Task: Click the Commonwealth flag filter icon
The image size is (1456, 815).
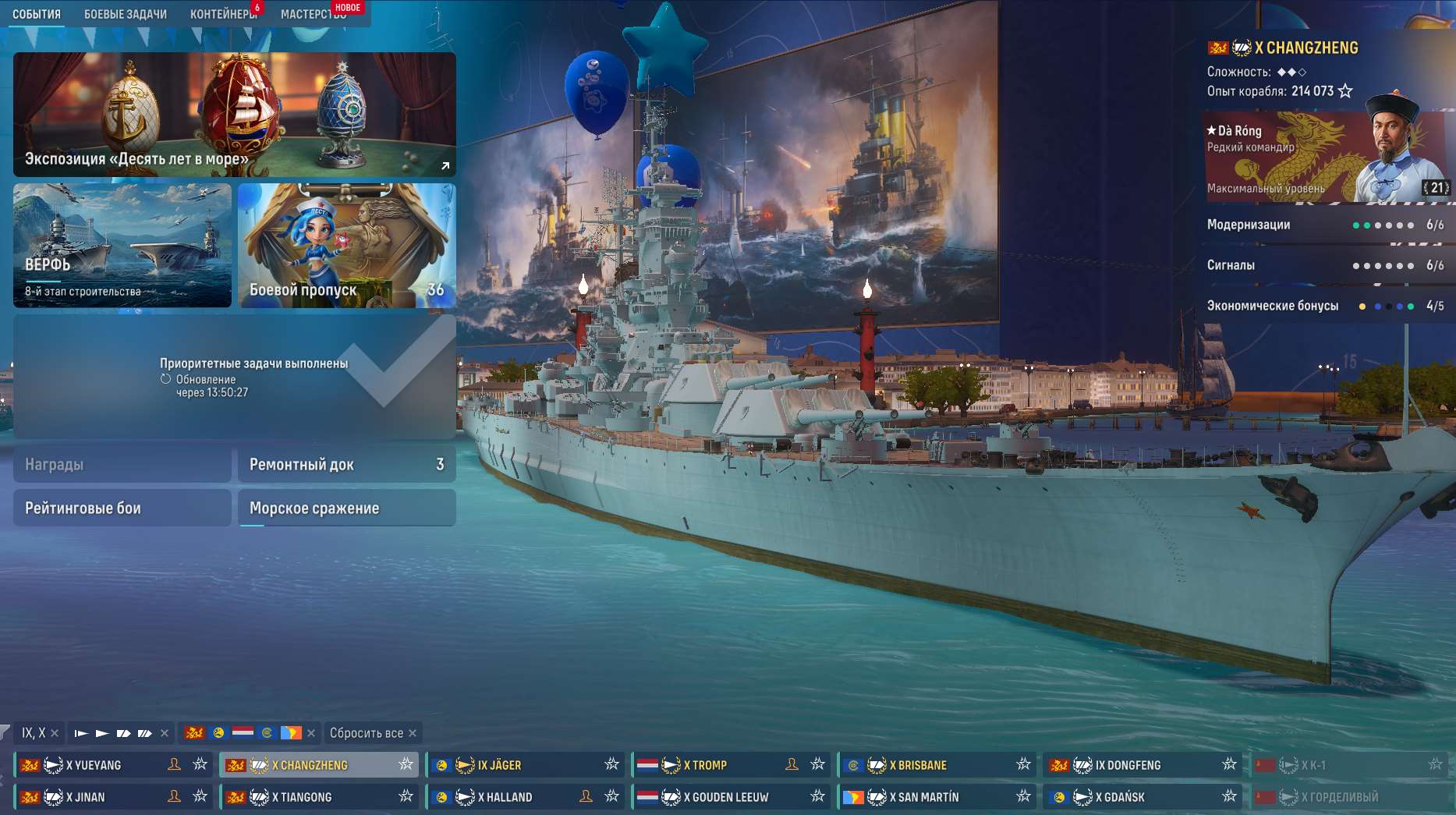Action: point(266,733)
